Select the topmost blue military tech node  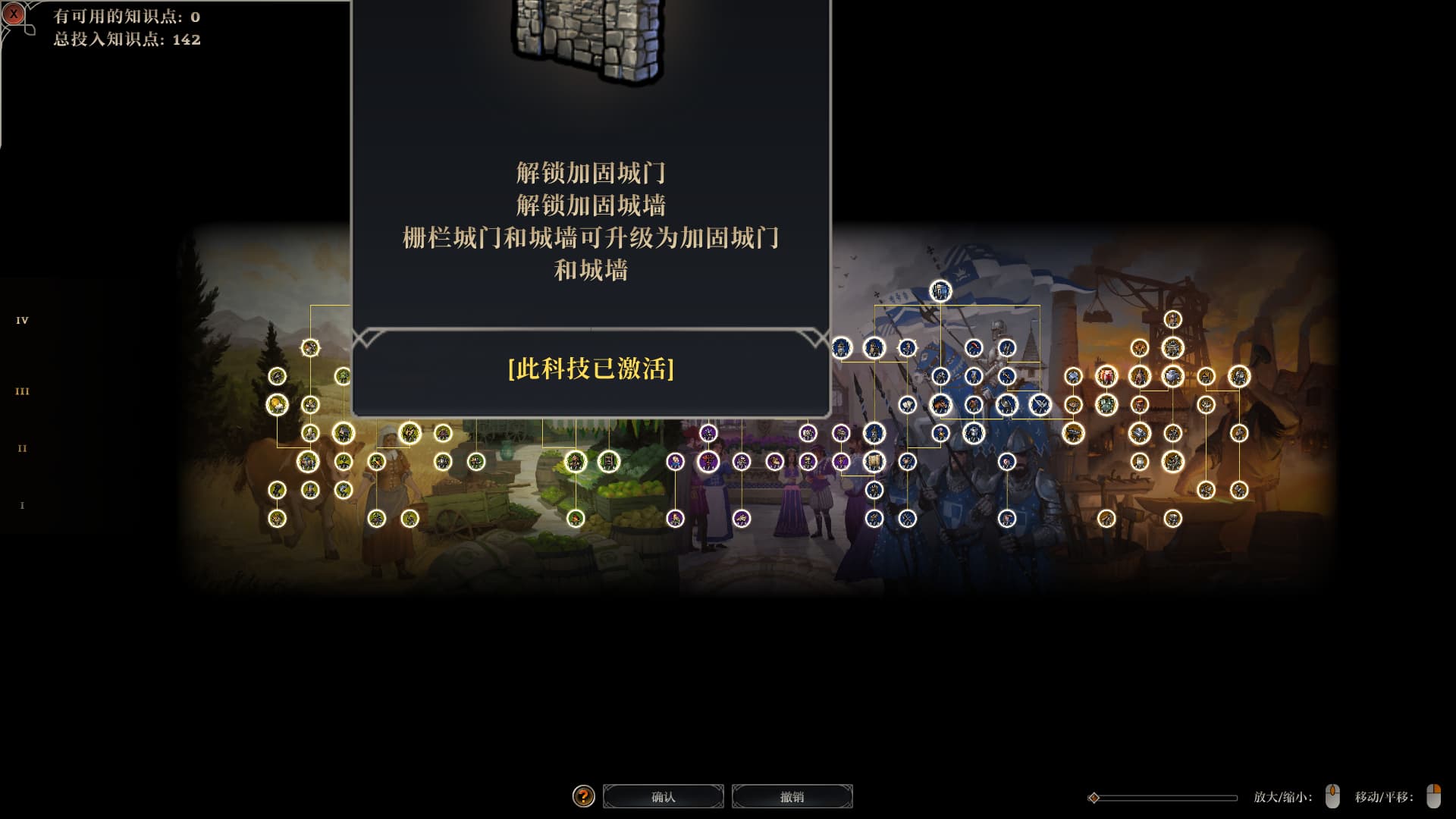940,290
